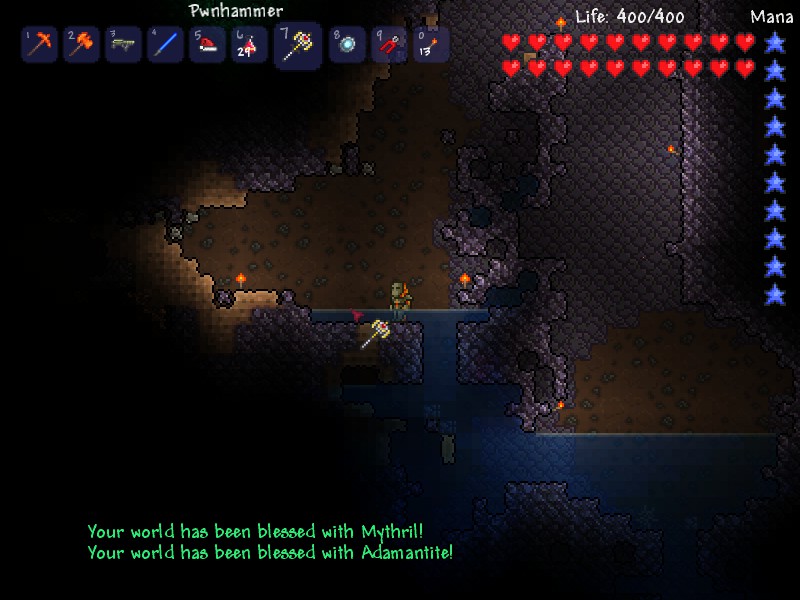The height and width of the screenshot is (600, 800).
Task: Choose the magic mirror in slot 8
Action: (347, 45)
